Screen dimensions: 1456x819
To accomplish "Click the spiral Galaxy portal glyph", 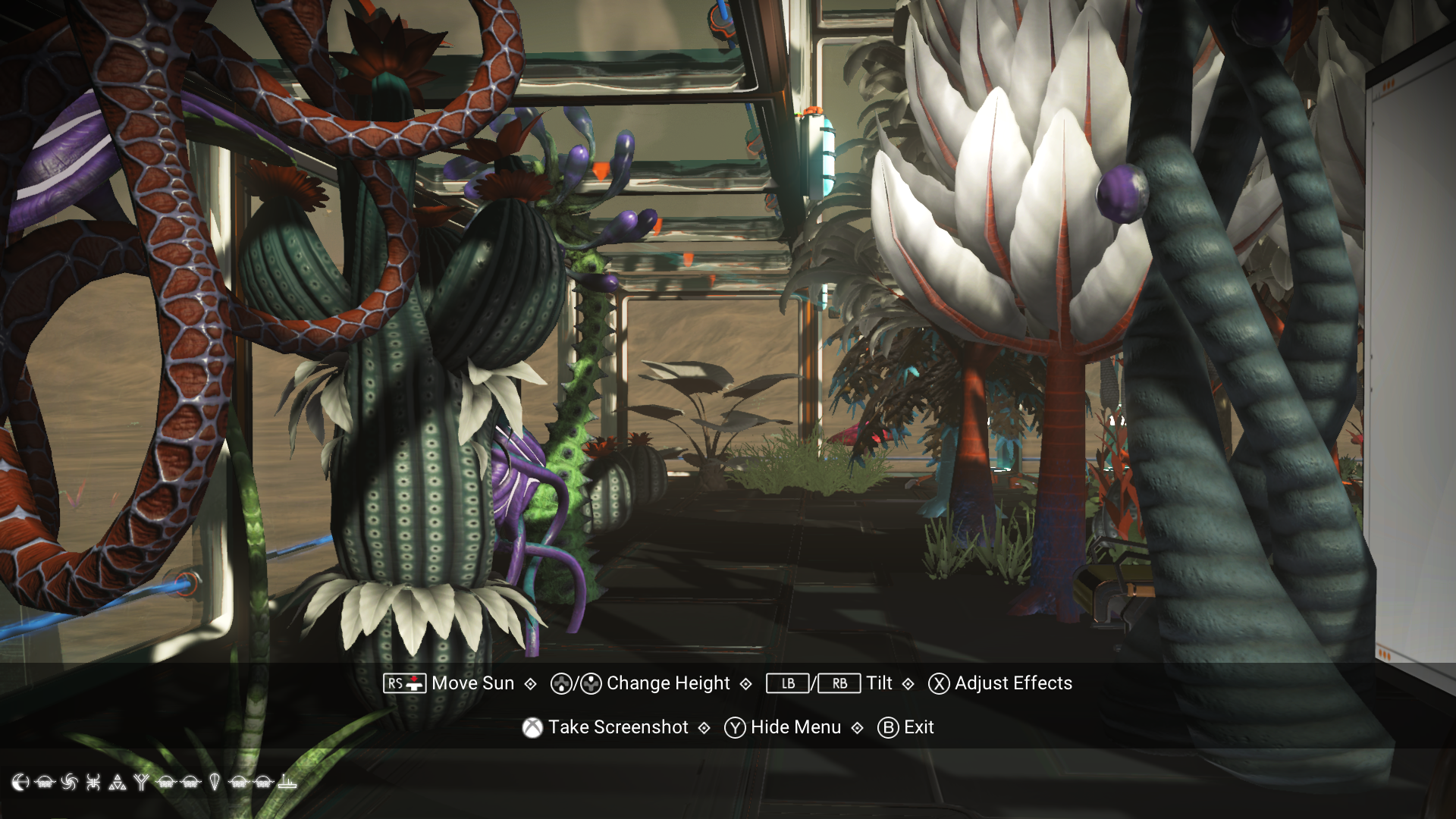I will (67, 781).
